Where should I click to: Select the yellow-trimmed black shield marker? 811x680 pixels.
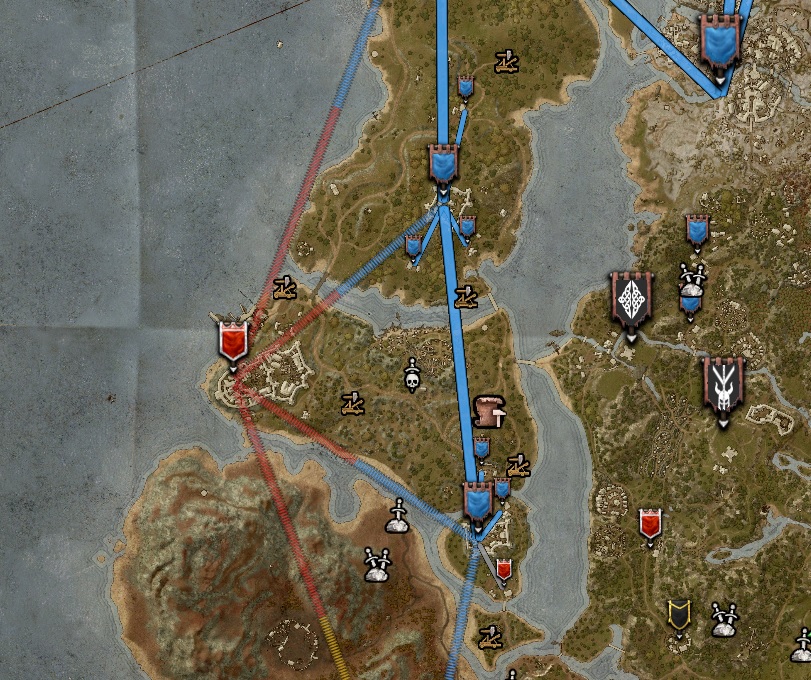click(680, 615)
